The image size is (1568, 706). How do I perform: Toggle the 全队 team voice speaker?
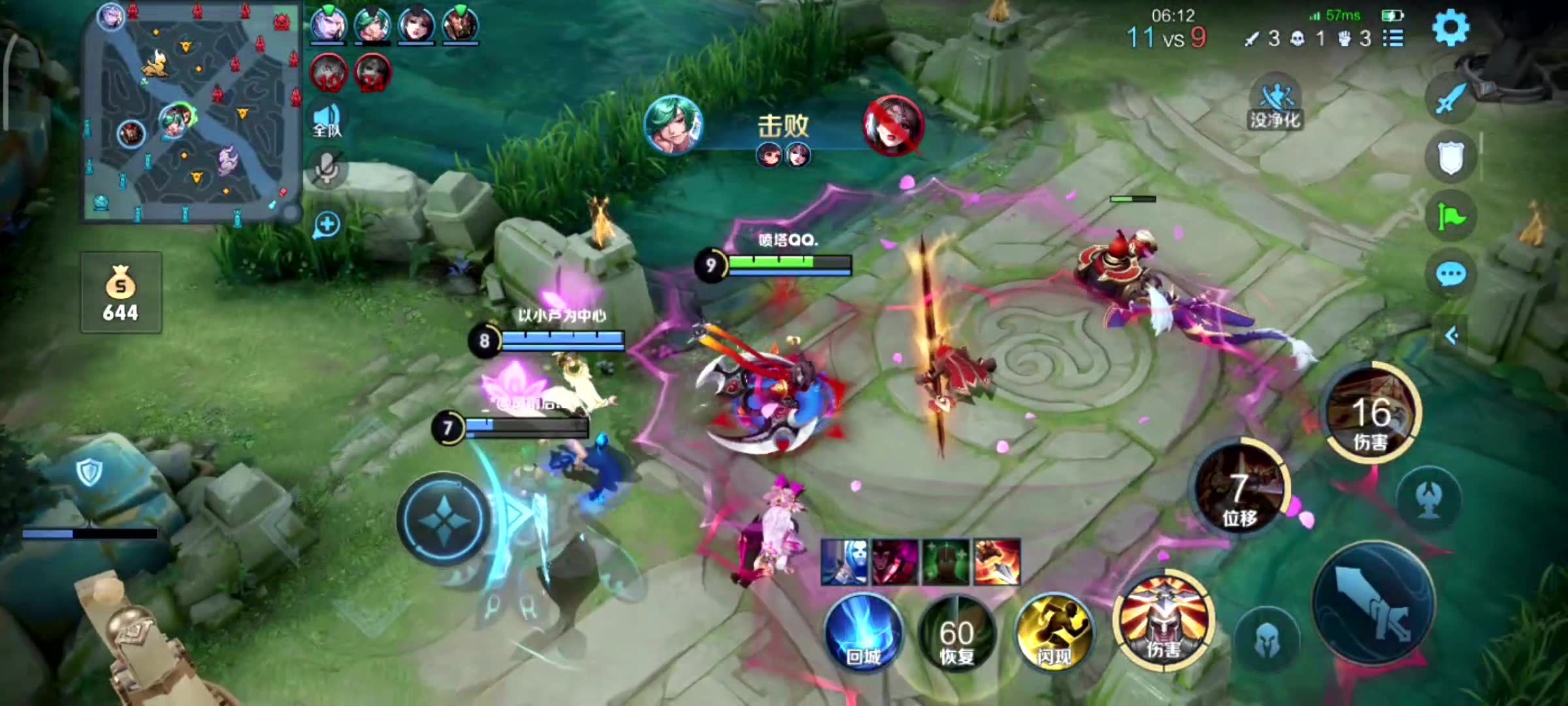[x=327, y=120]
